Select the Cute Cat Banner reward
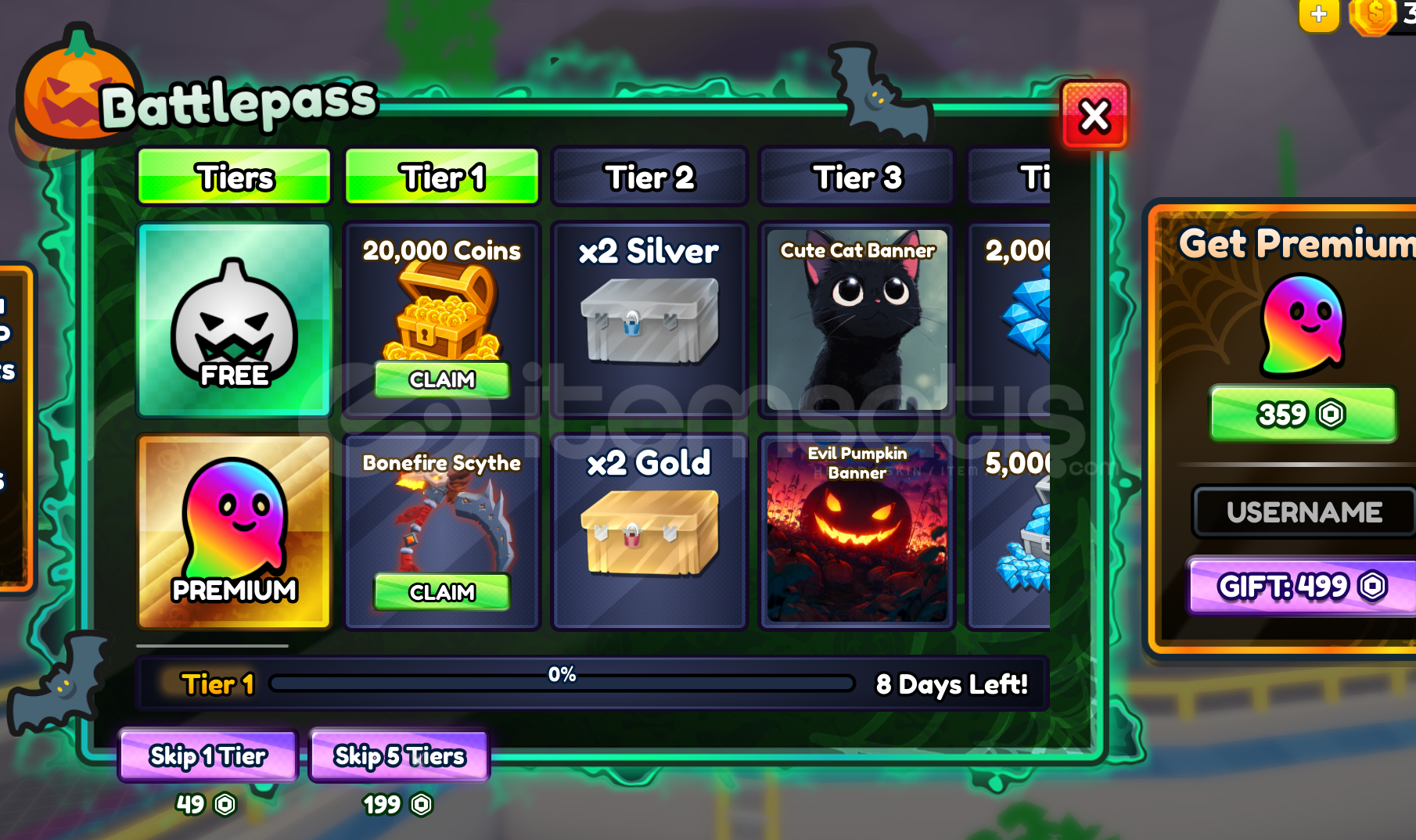 (856, 321)
